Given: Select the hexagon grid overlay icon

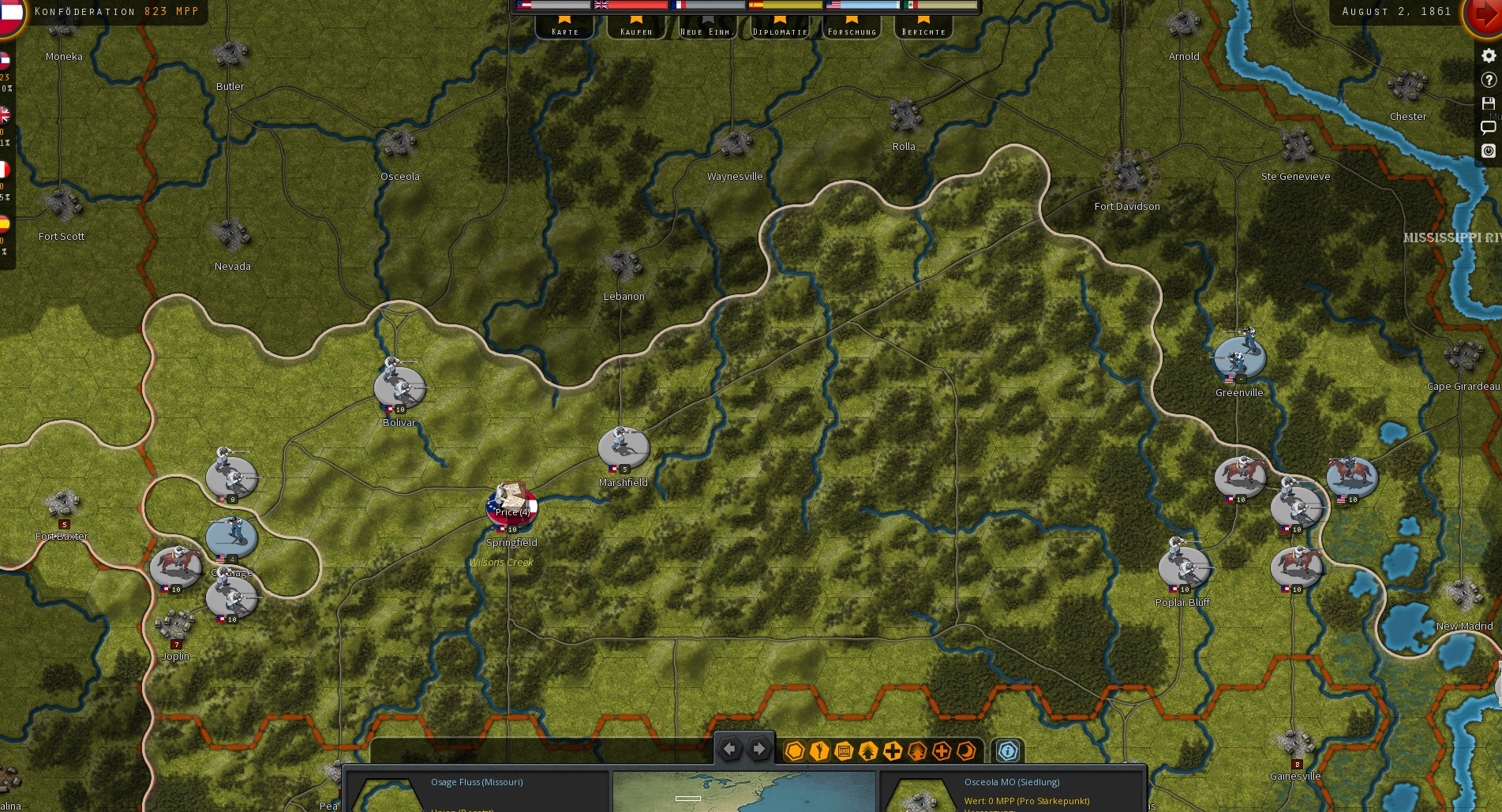Looking at the screenshot, I should (795, 751).
